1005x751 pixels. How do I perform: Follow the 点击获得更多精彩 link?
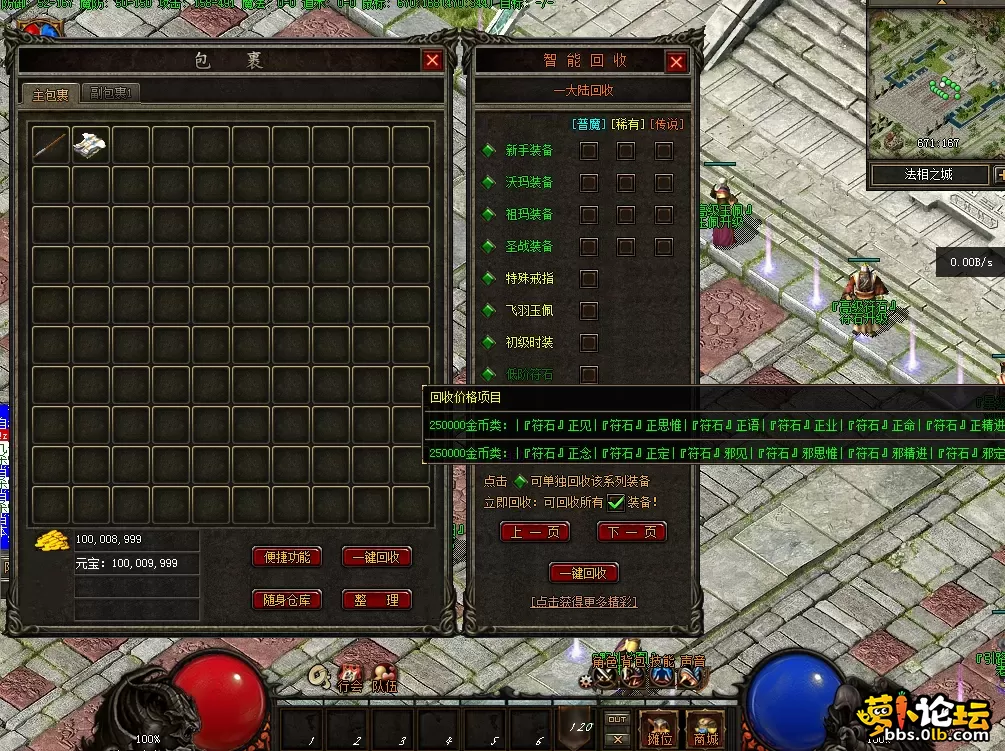[x=583, y=602]
